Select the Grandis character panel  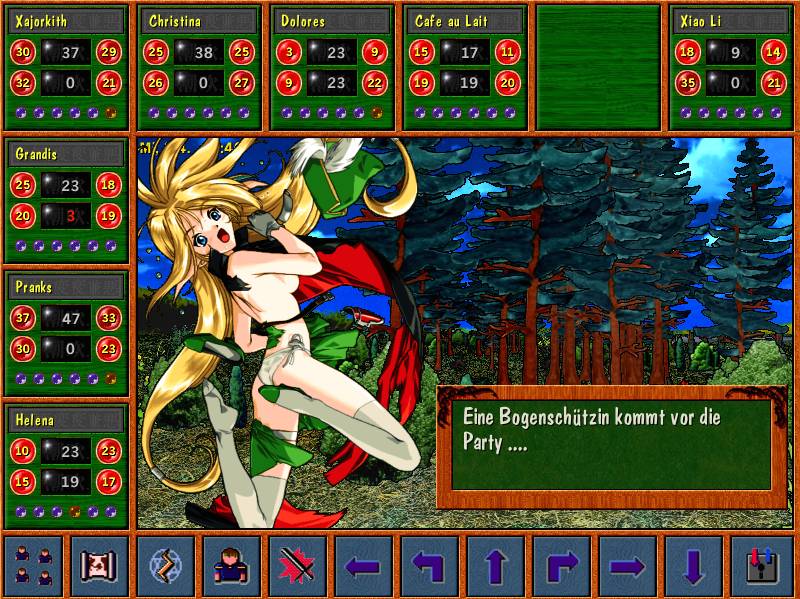tap(67, 200)
